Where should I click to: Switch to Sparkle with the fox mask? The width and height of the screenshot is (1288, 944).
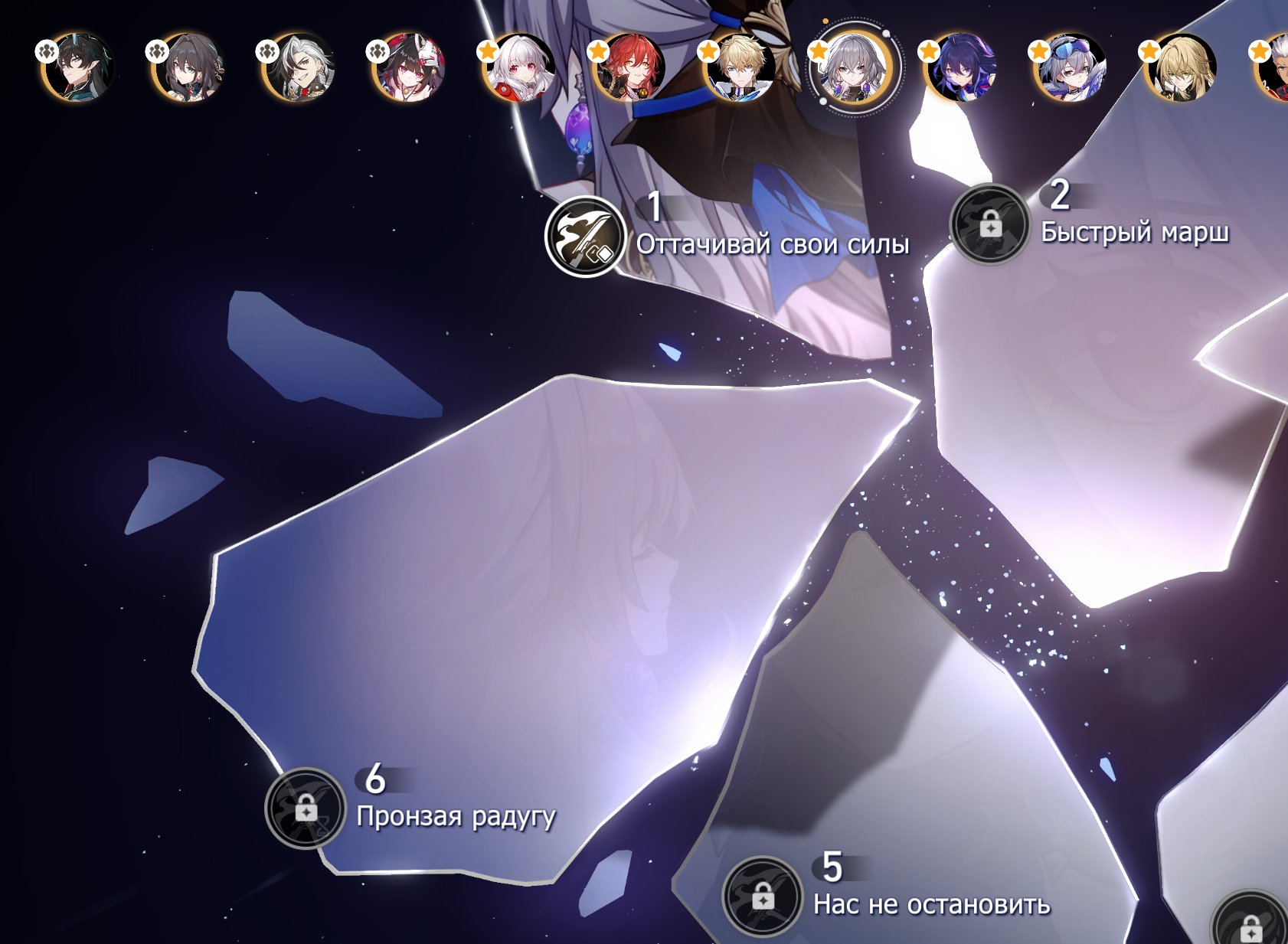click(408, 67)
